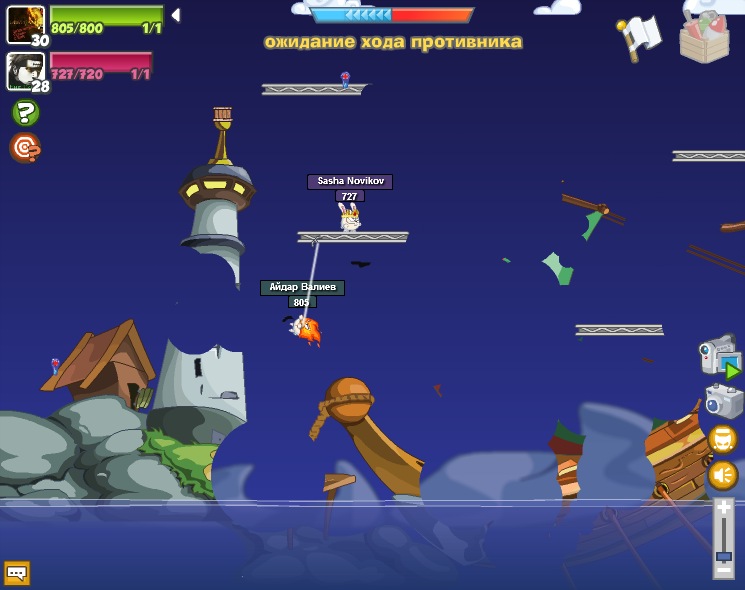Select the level 30 player avatar

tap(25, 24)
